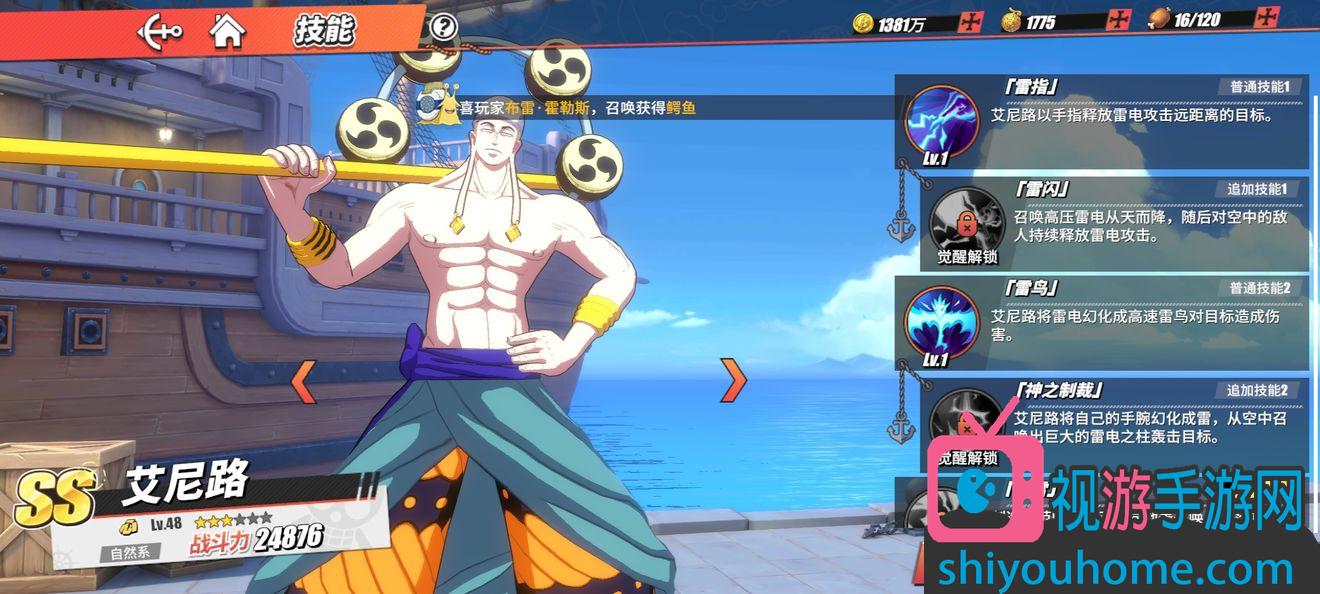
Task: Open the skills help question mark
Action: click(443, 27)
